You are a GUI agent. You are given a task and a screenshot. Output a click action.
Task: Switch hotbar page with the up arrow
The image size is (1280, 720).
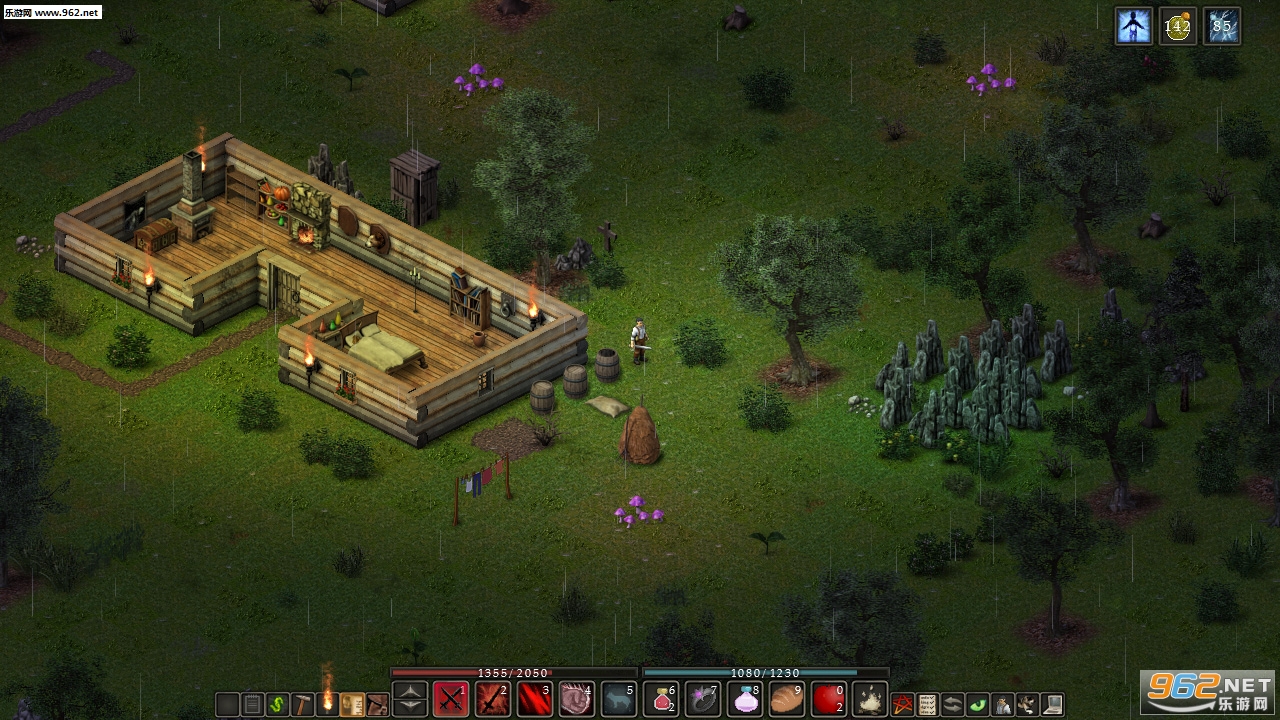pos(410,692)
